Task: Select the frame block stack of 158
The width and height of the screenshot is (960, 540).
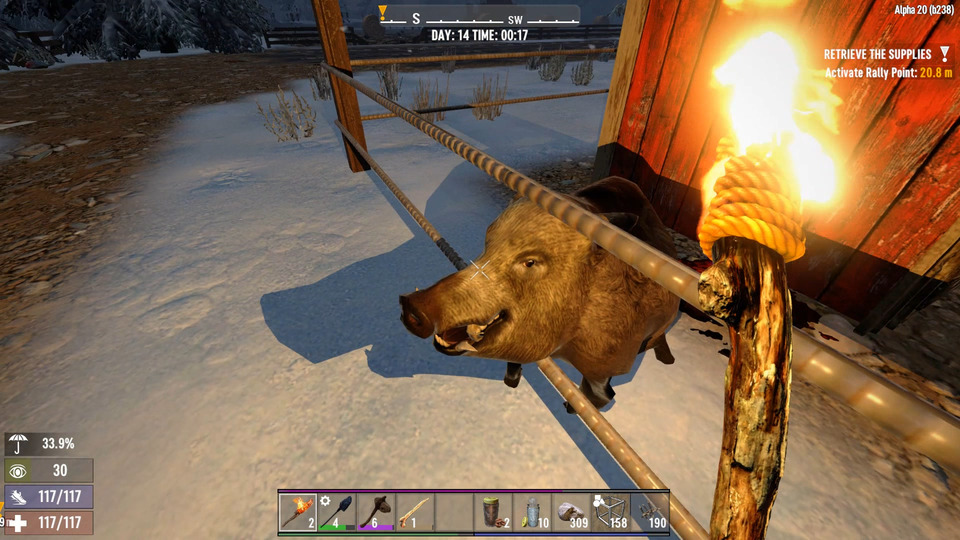Action: [x=611, y=512]
